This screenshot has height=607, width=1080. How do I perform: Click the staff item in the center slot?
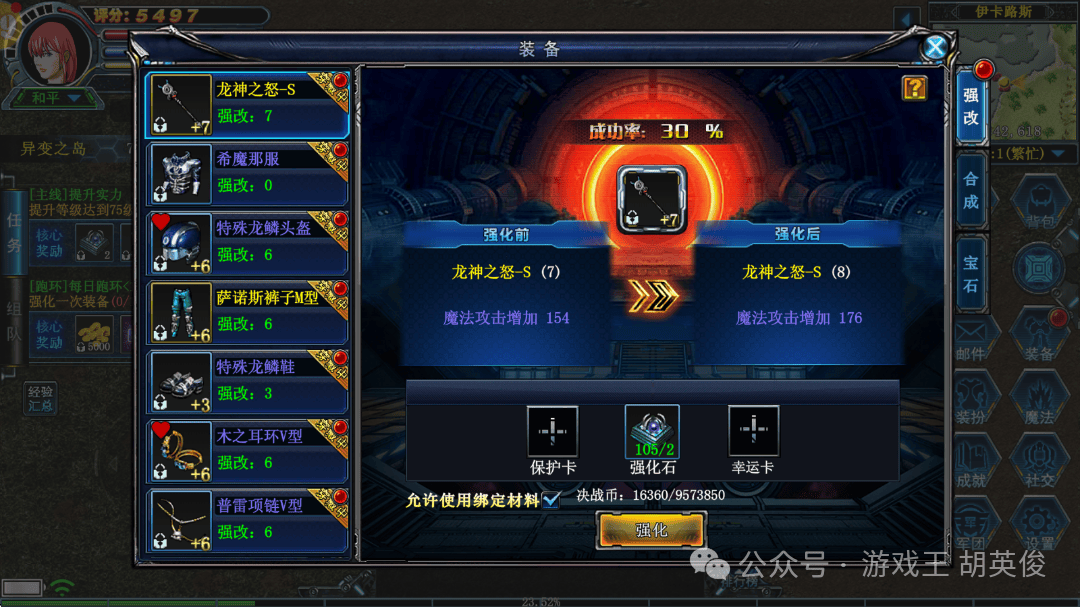coord(650,199)
